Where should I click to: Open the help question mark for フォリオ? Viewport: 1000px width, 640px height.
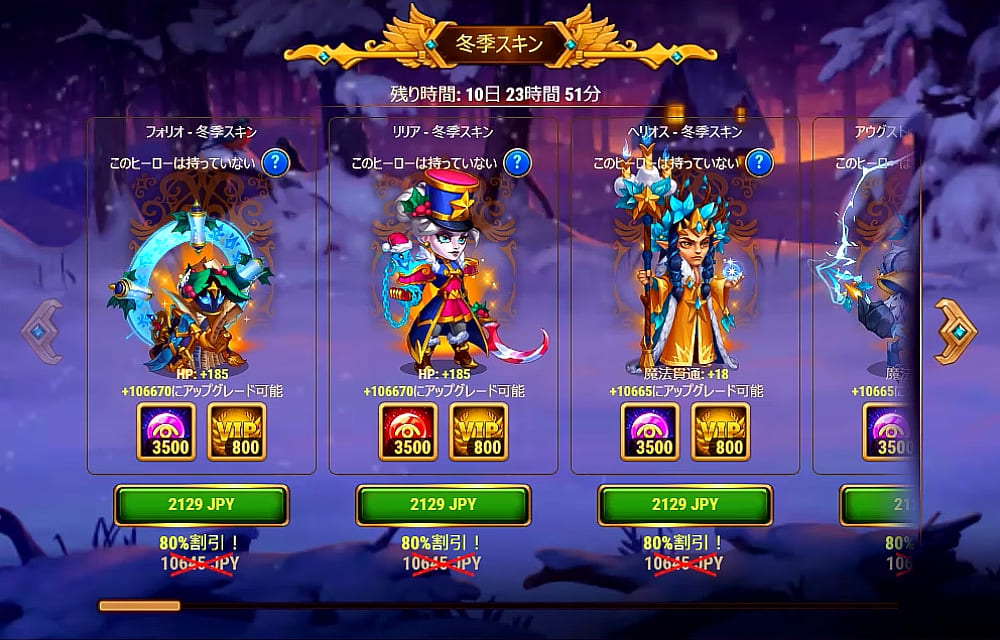(x=275, y=162)
